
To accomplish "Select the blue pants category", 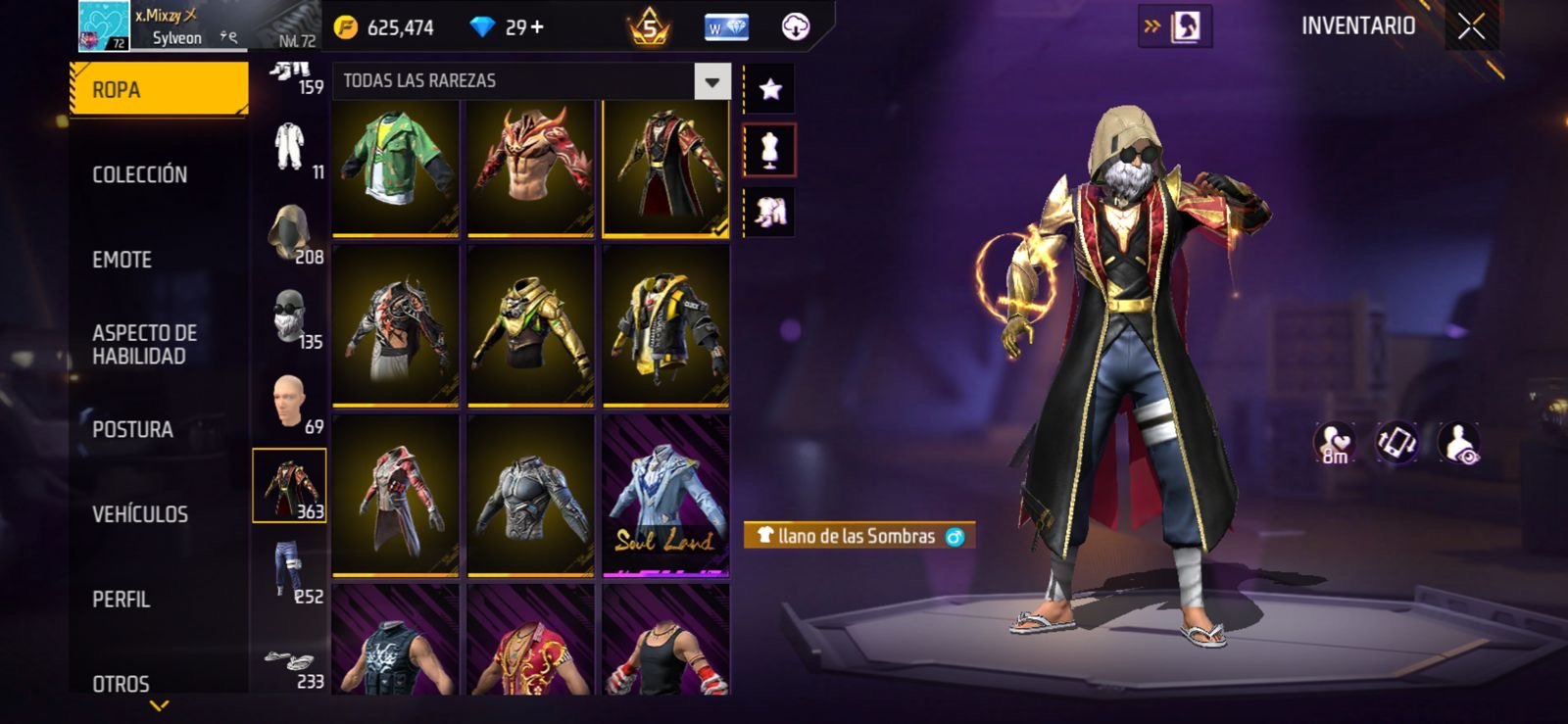I will (x=289, y=572).
